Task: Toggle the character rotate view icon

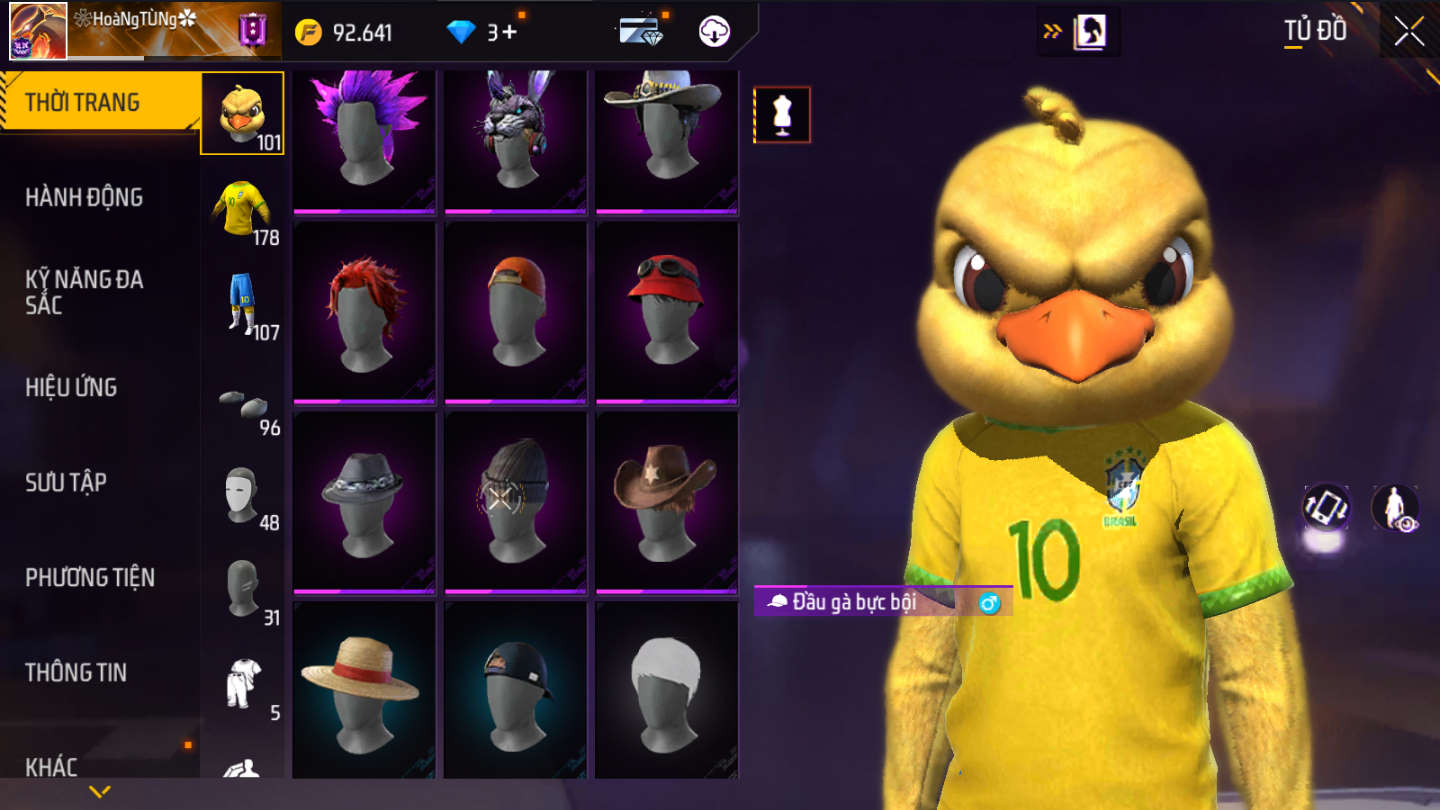Action: [1326, 507]
